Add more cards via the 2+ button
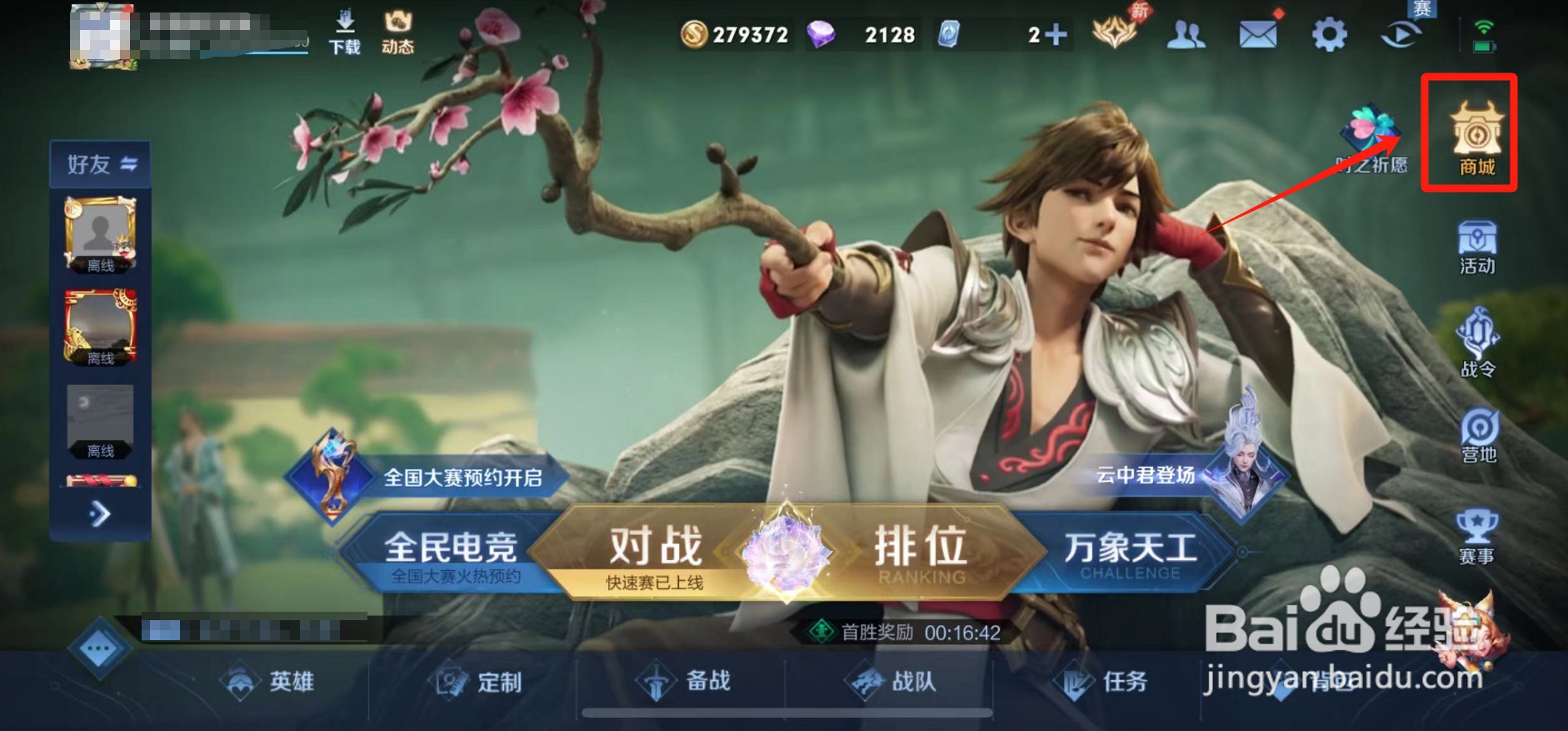Image resolution: width=1568 pixels, height=731 pixels. (x=1053, y=35)
